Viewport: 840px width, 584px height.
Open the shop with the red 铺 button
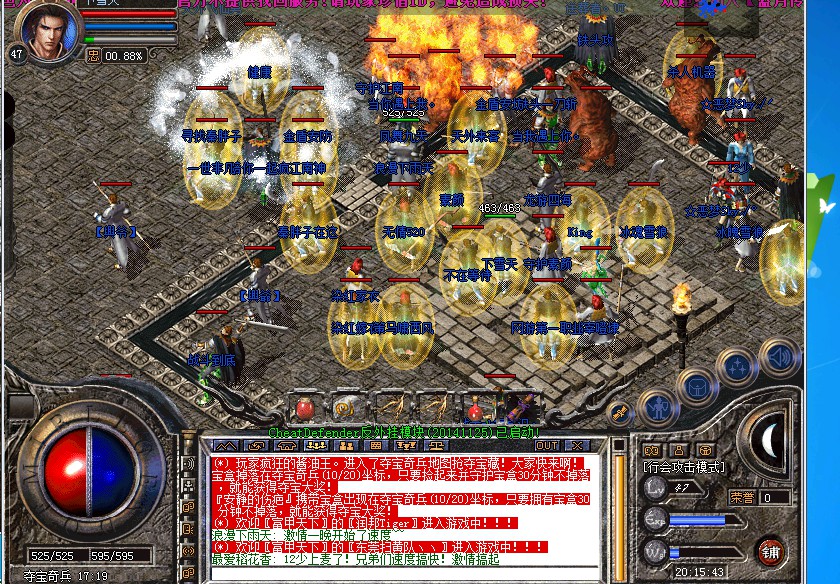(x=770, y=551)
